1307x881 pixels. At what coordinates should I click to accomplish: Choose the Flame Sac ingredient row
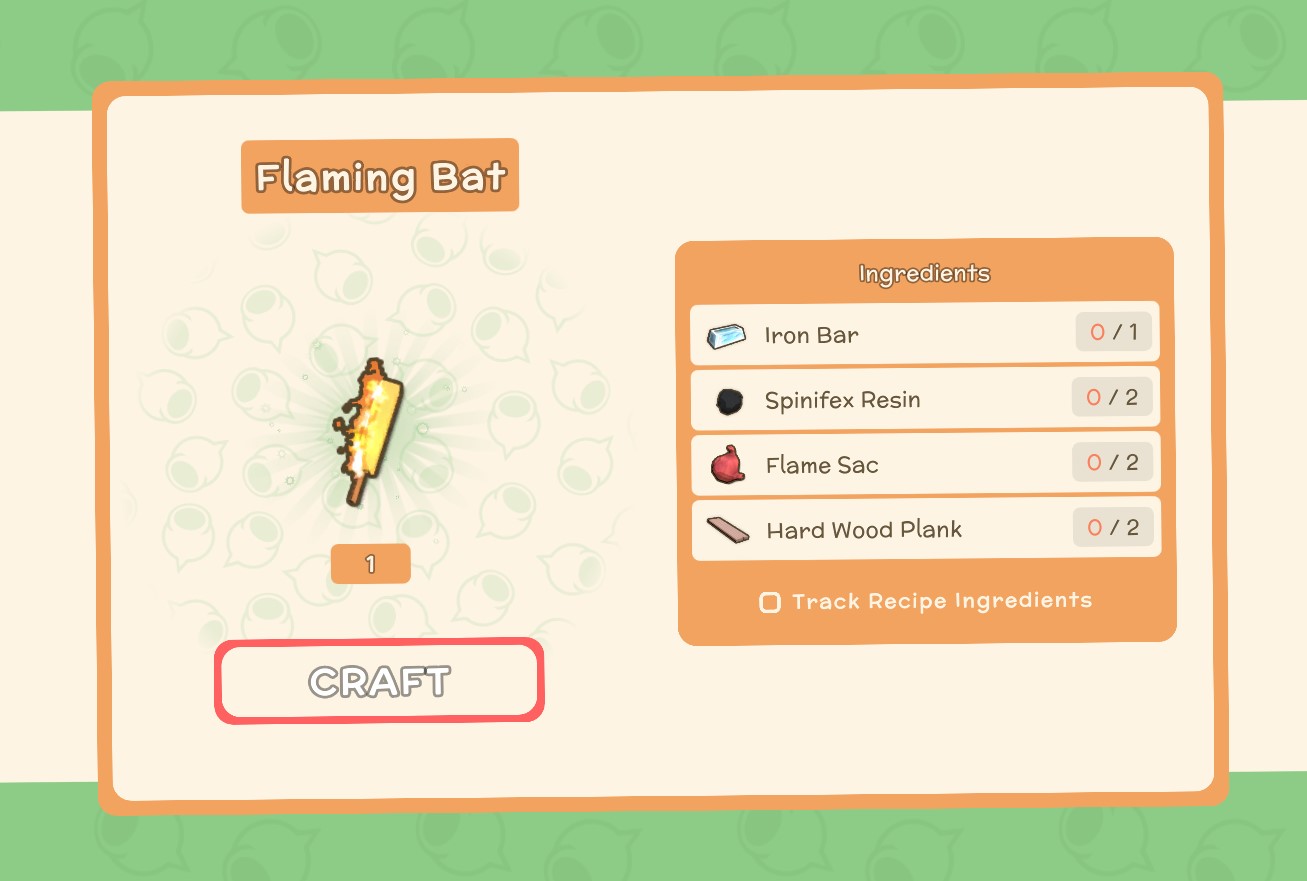pyautogui.click(x=924, y=464)
